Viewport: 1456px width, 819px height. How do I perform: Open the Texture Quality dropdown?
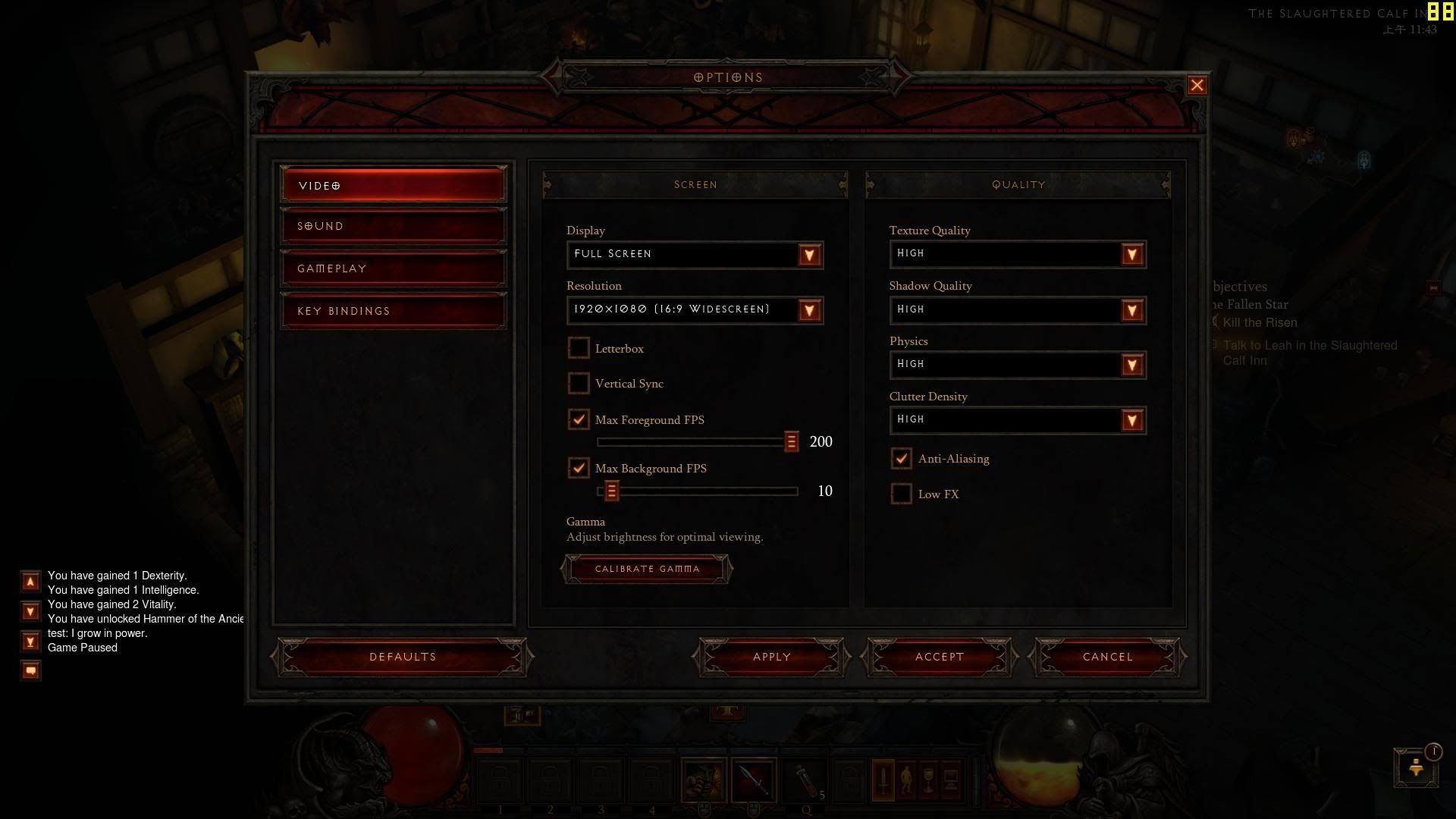[1131, 255]
